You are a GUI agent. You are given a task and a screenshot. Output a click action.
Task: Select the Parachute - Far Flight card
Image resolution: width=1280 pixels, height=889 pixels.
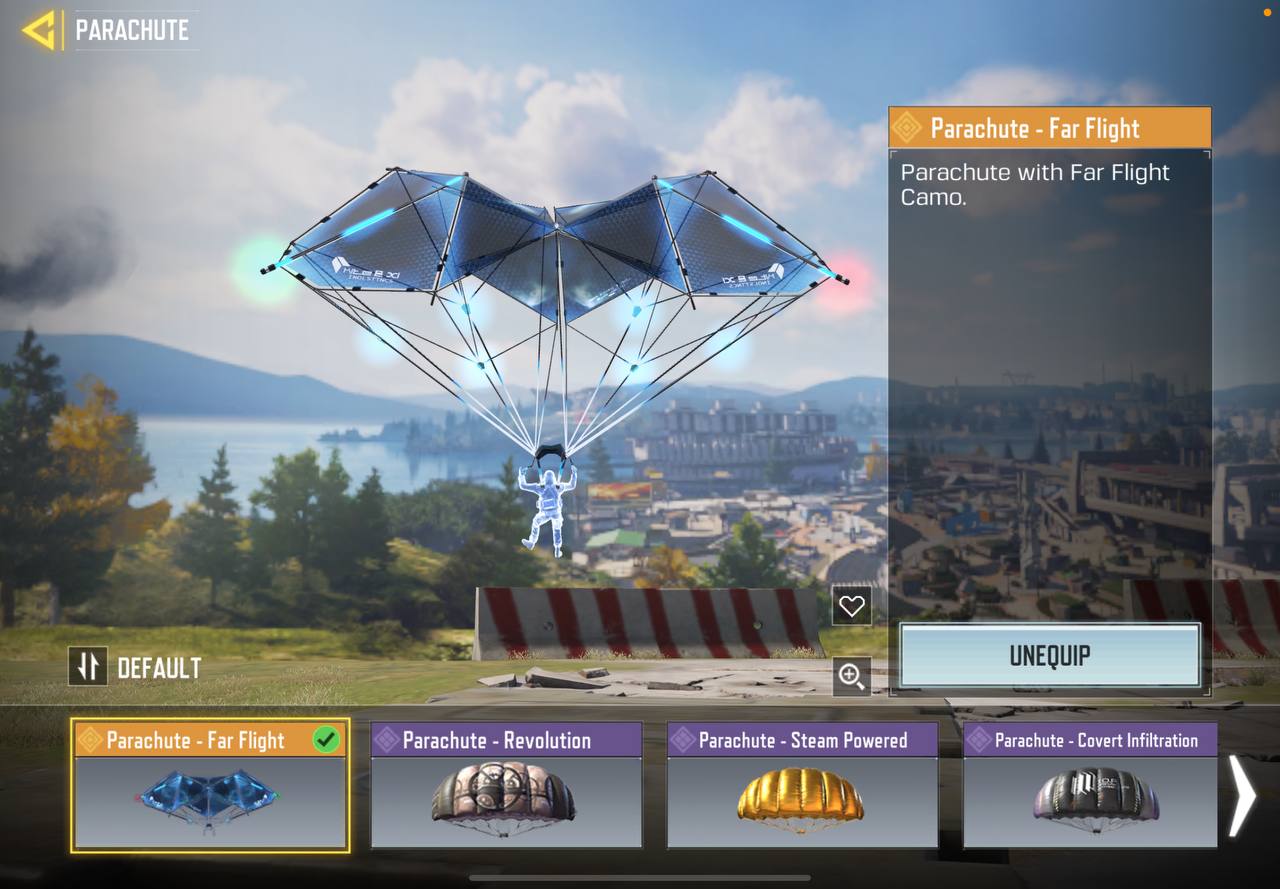(x=210, y=787)
